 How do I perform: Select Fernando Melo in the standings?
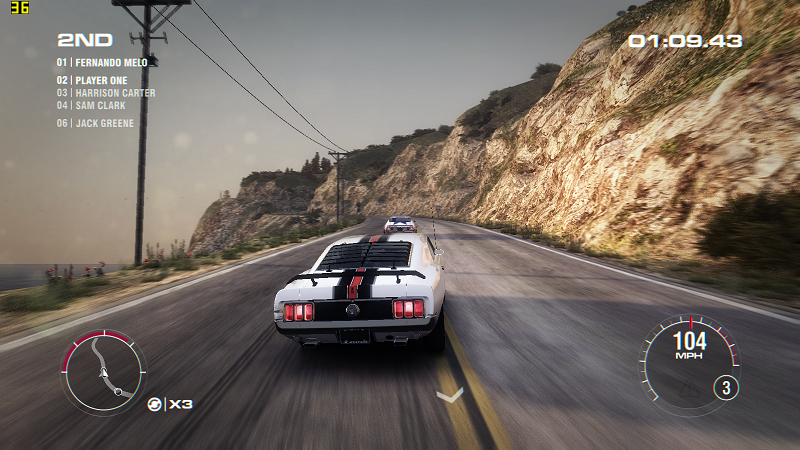click(102, 62)
